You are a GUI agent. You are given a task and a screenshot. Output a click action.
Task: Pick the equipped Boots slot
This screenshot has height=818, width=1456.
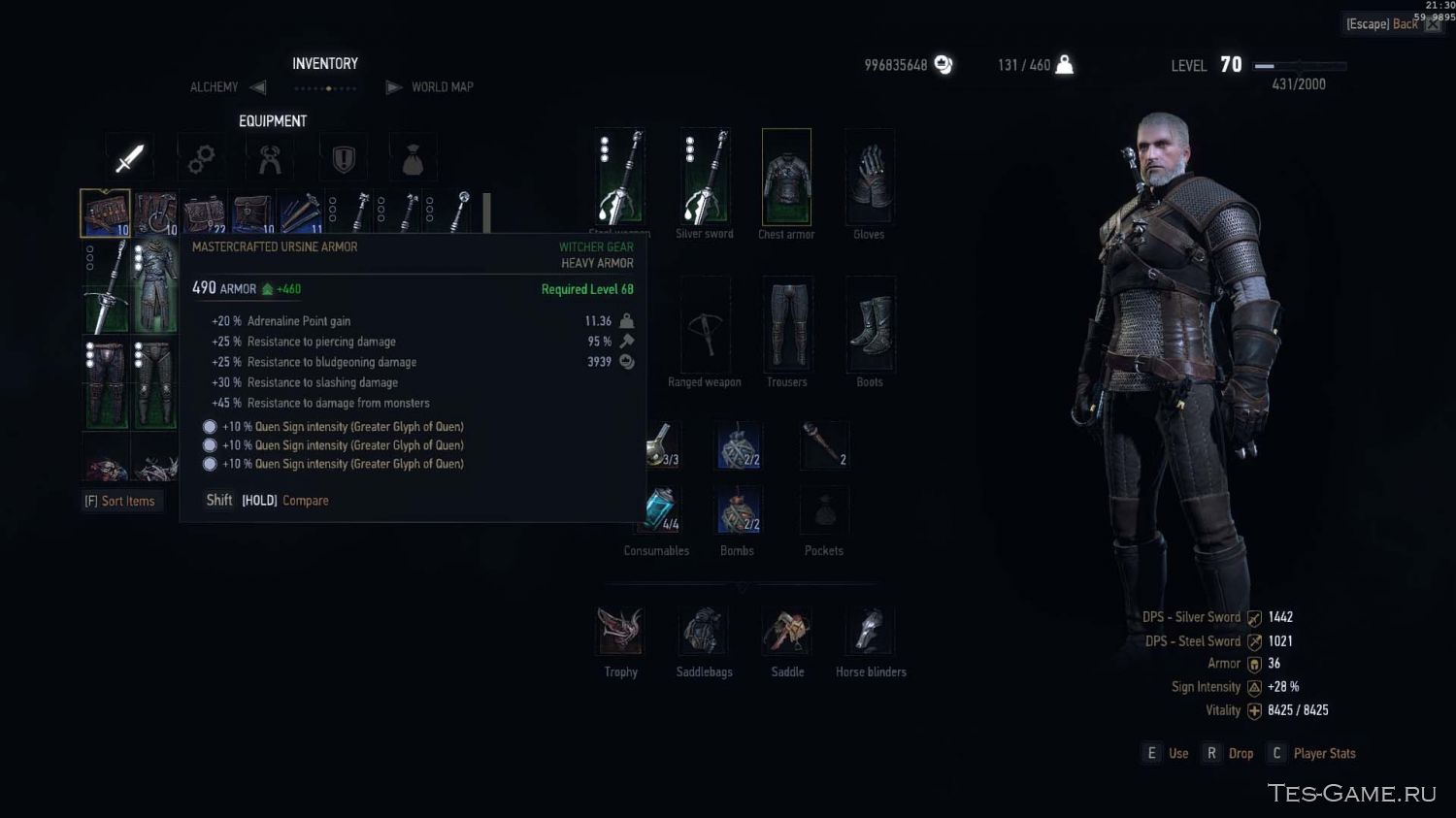click(x=870, y=326)
